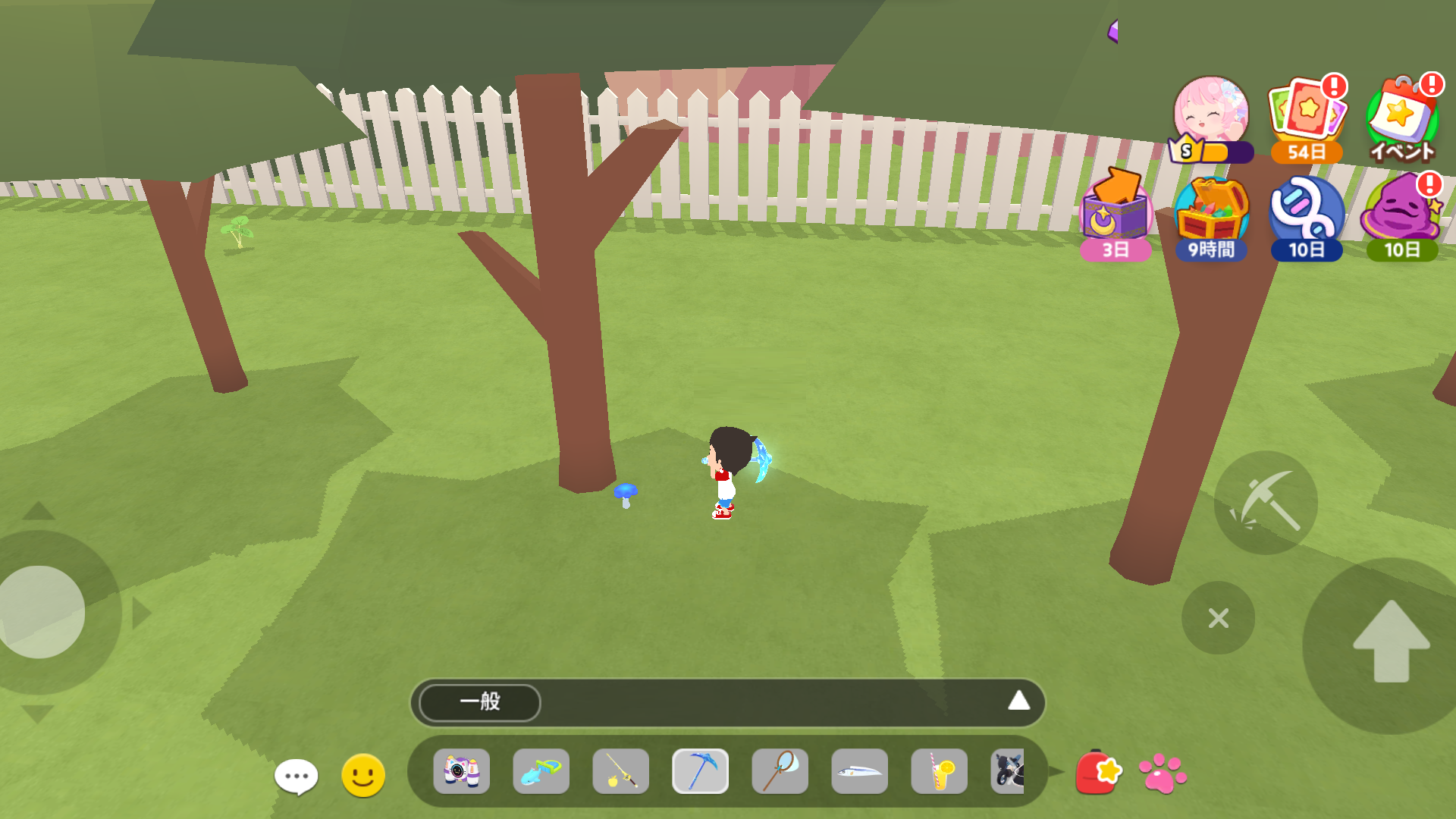The width and height of the screenshot is (1456, 819).
Task: Tap the X cancel action button
Action: pyautogui.click(x=1218, y=618)
